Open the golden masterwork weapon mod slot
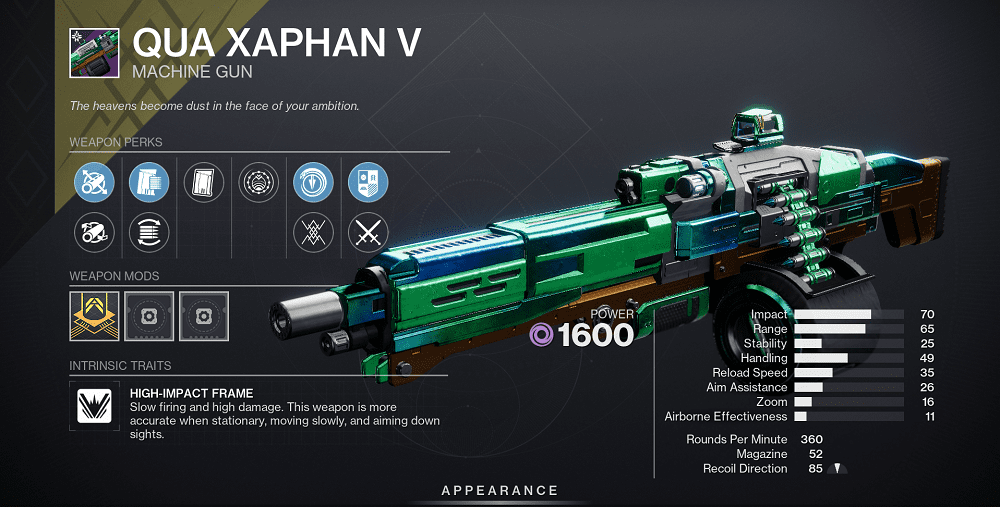 95,316
